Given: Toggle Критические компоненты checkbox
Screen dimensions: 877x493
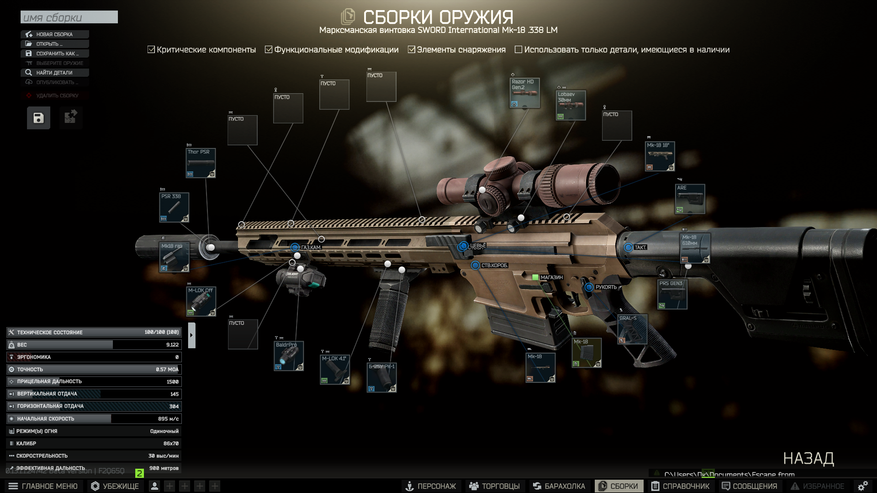Looking at the screenshot, I should pos(151,49).
